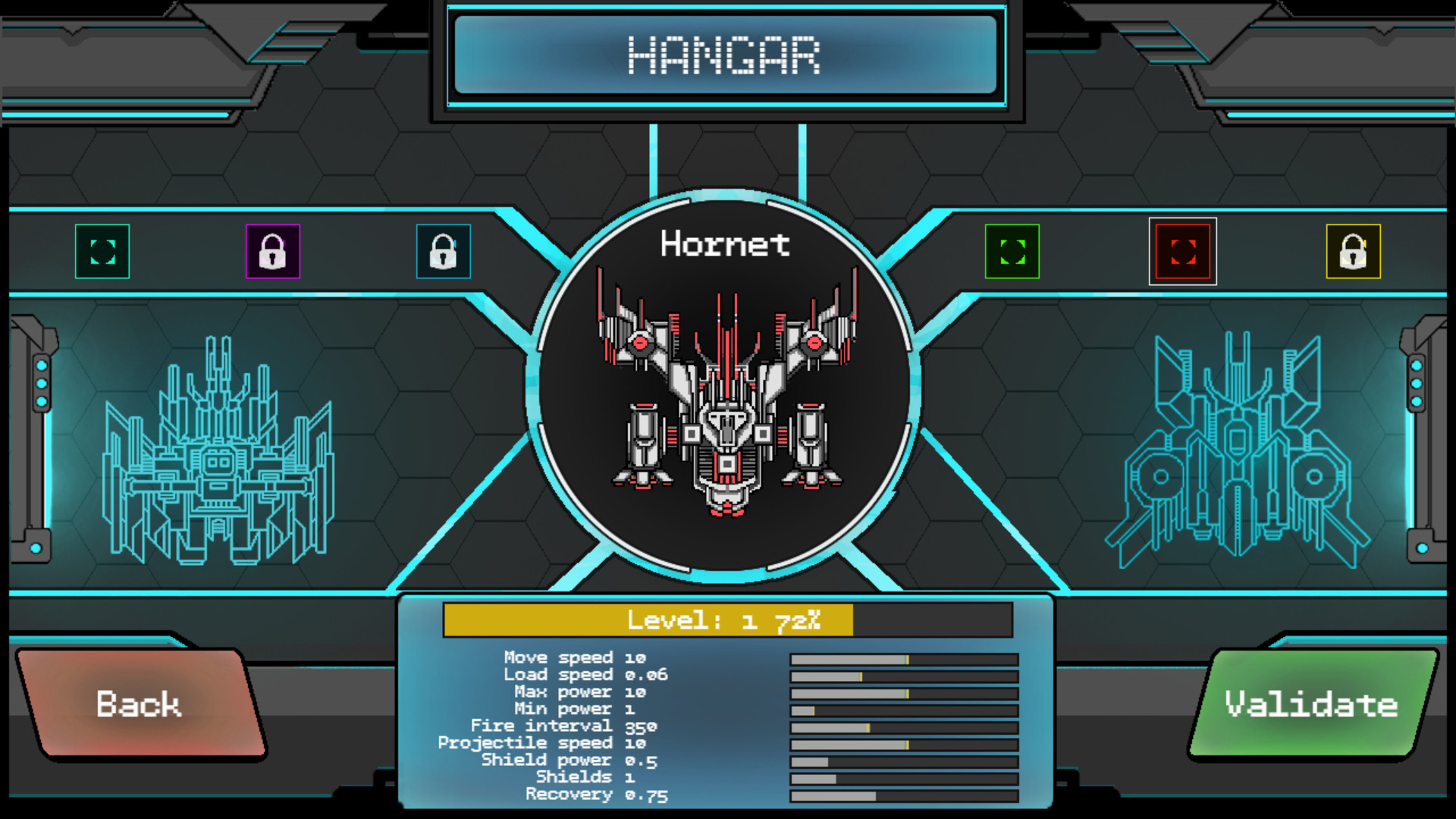This screenshot has width=1456, height=819.
Task: Choose the red ship color slot
Action: [x=1183, y=252]
